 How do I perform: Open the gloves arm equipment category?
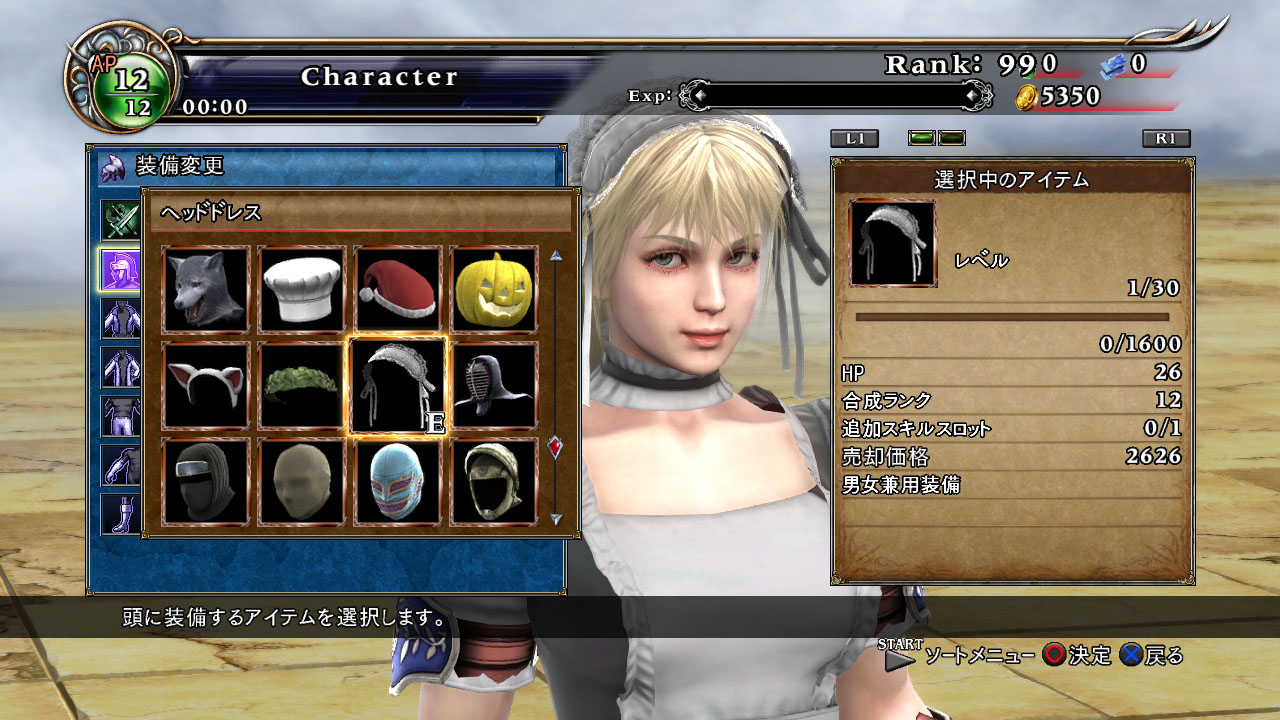click(121, 465)
